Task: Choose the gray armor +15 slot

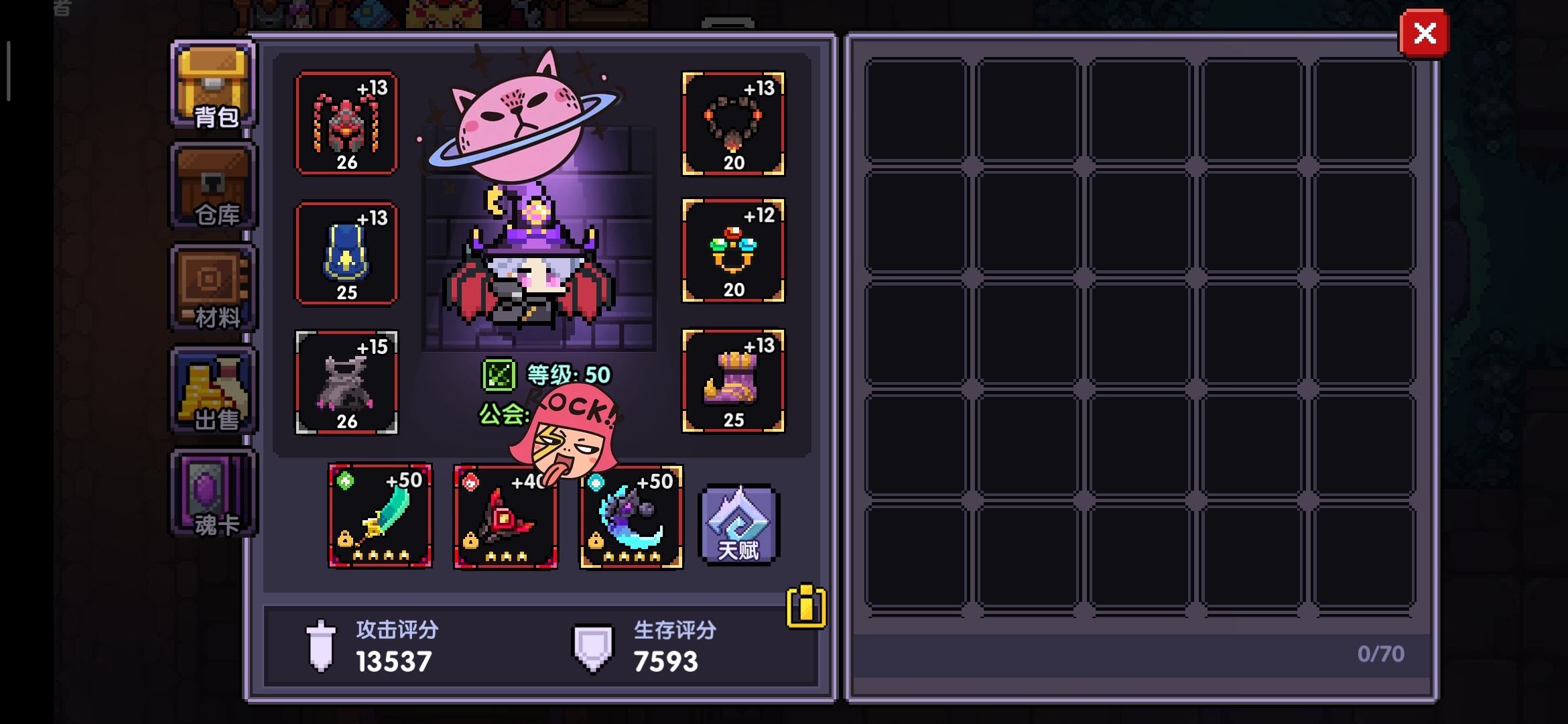Action: 346,383
